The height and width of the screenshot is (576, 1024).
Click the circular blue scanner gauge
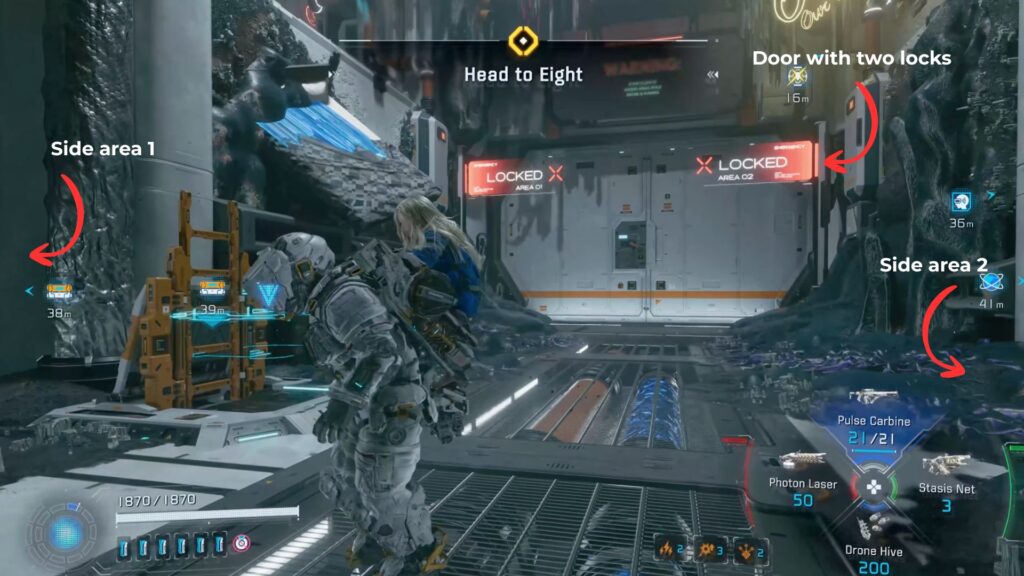(x=66, y=531)
